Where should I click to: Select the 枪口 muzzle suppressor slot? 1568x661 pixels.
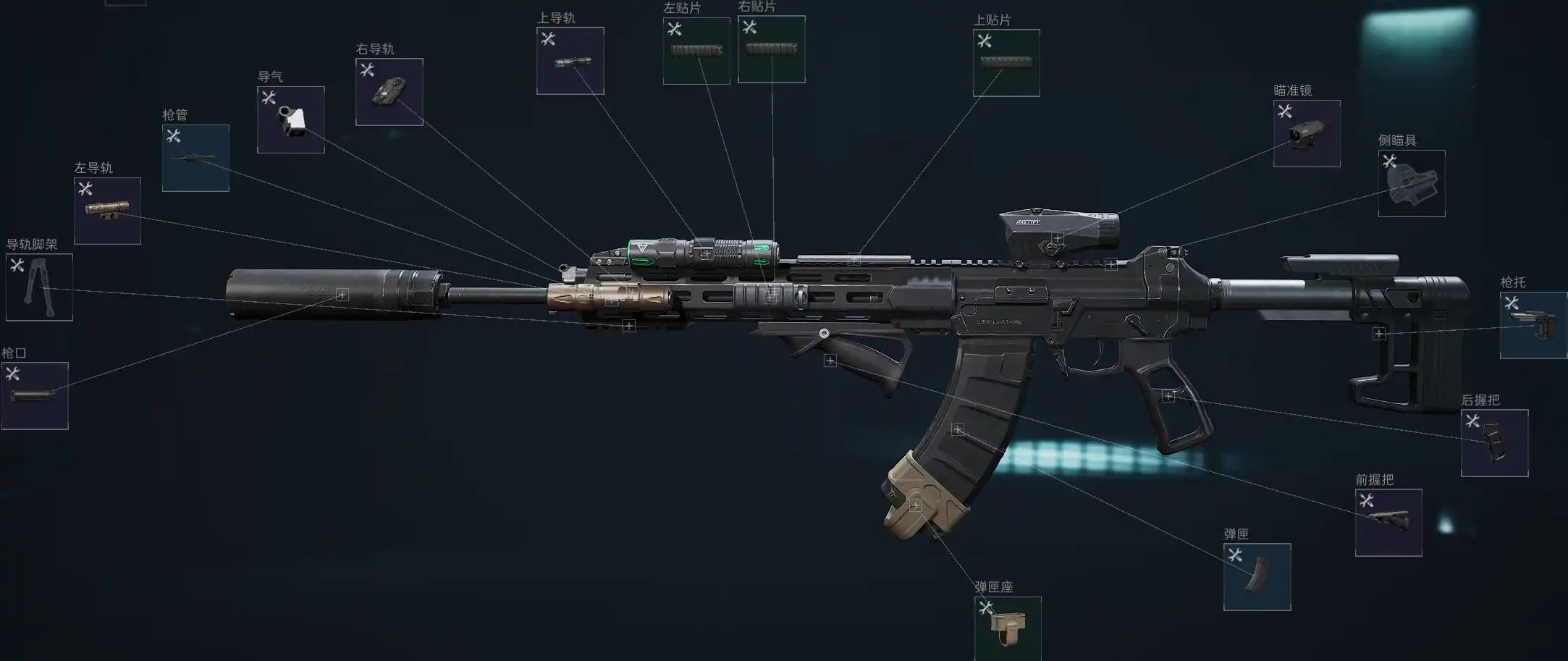(x=35, y=396)
